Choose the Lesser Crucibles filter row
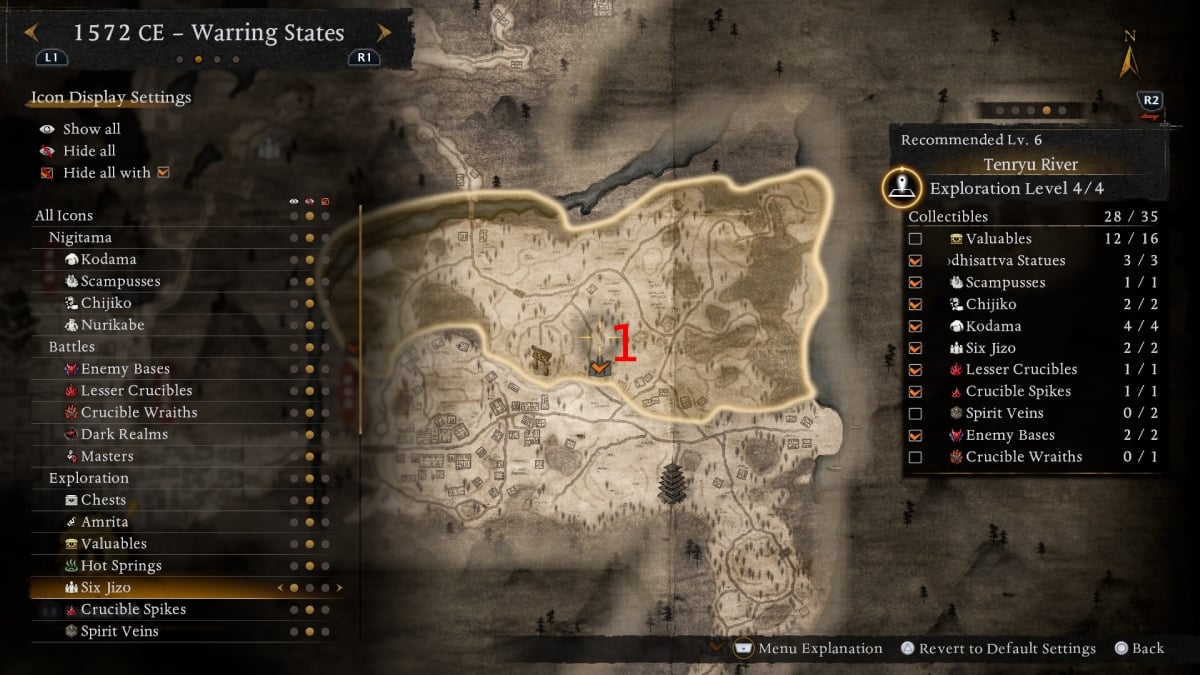Viewport: 1200px width, 675px height. click(x=136, y=391)
